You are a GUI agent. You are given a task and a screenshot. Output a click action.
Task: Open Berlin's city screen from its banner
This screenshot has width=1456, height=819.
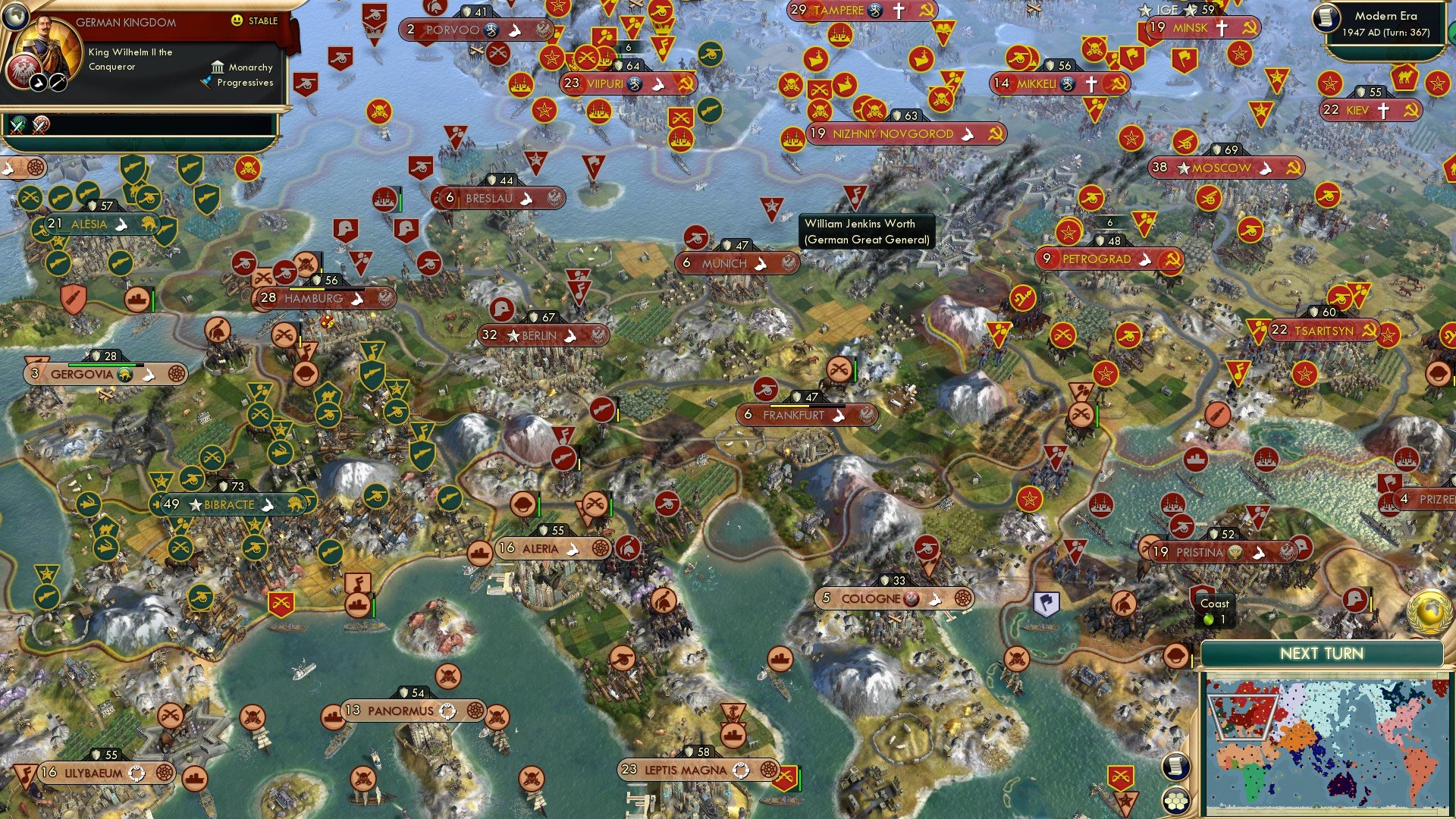[x=538, y=334]
